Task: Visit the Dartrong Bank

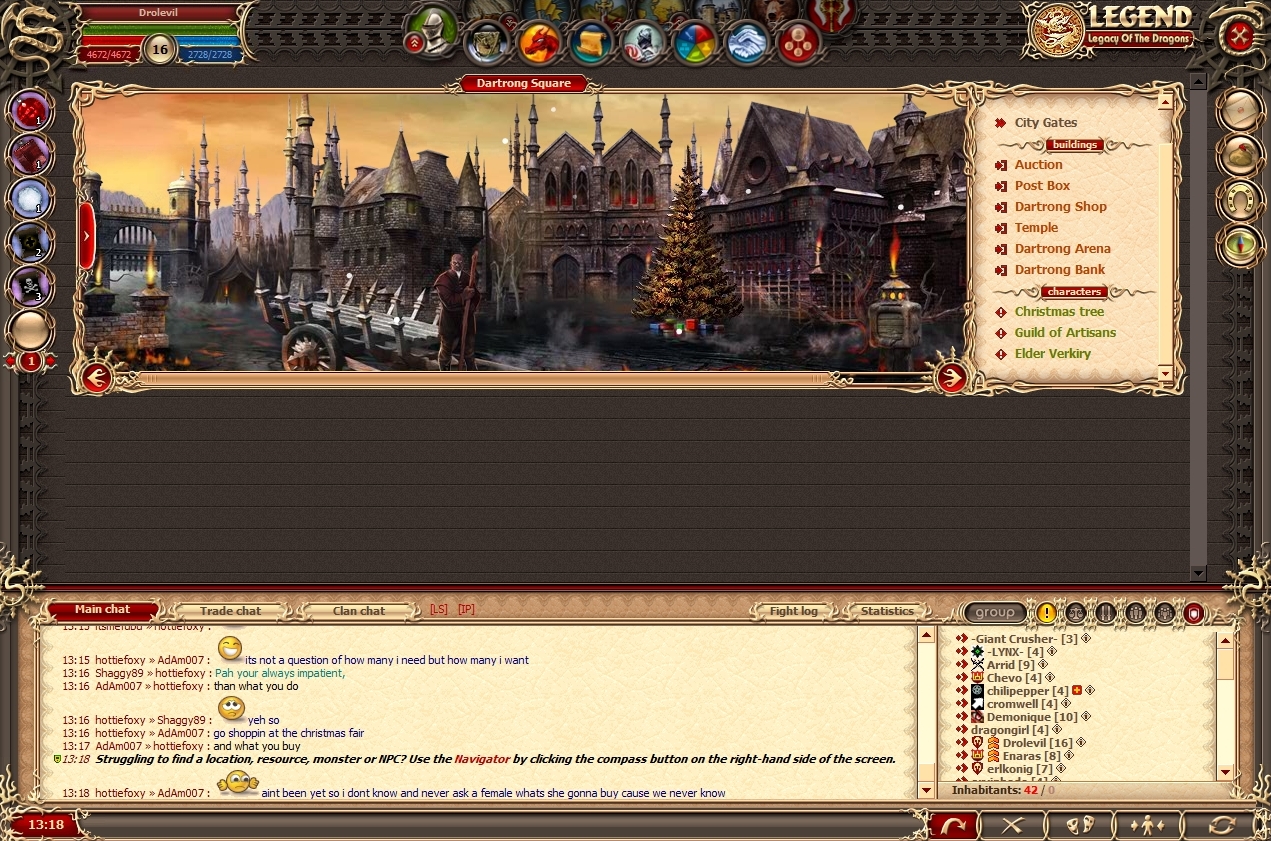Action: pos(1060,270)
